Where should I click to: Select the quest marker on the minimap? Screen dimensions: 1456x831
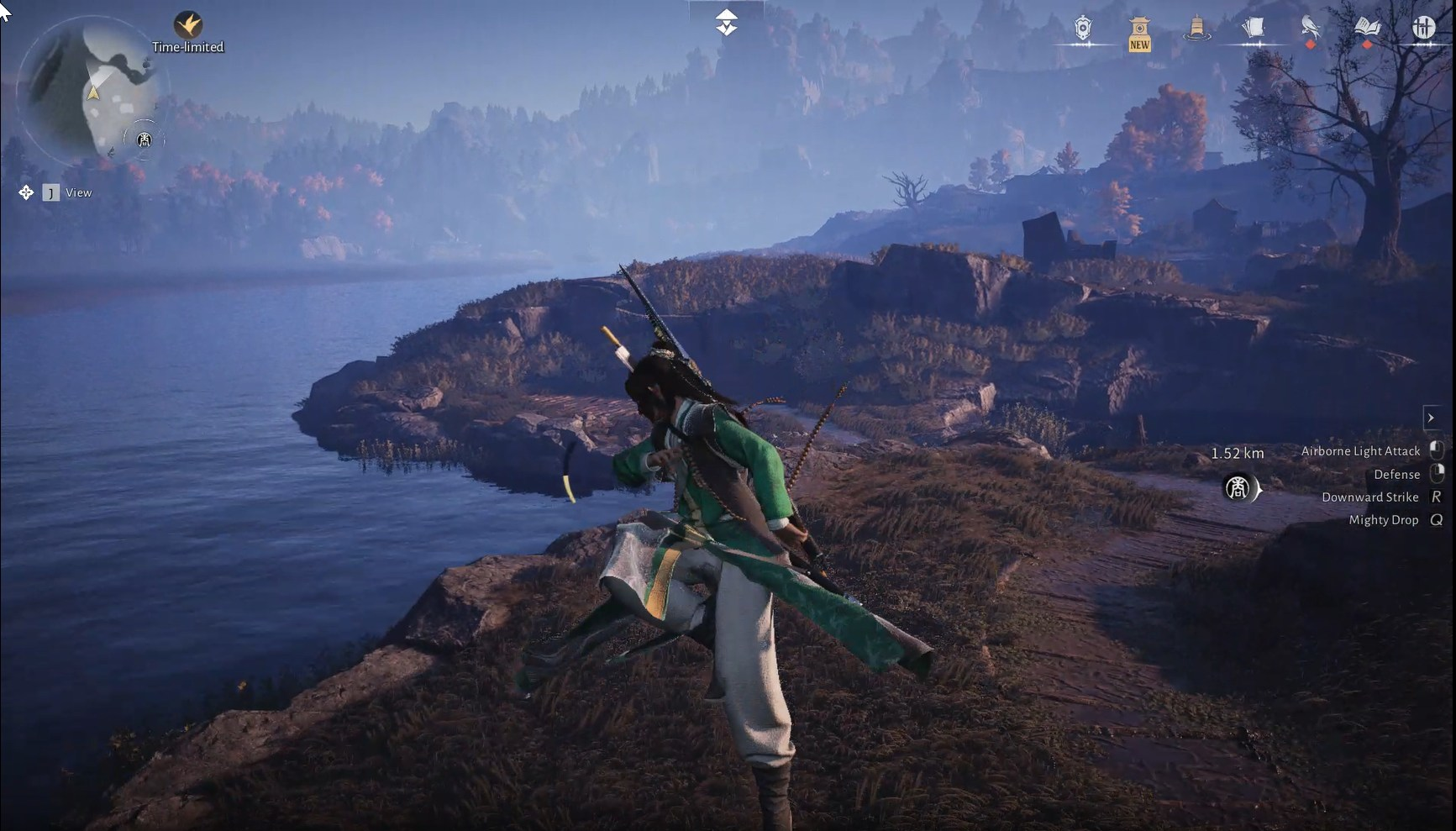pos(145,139)
